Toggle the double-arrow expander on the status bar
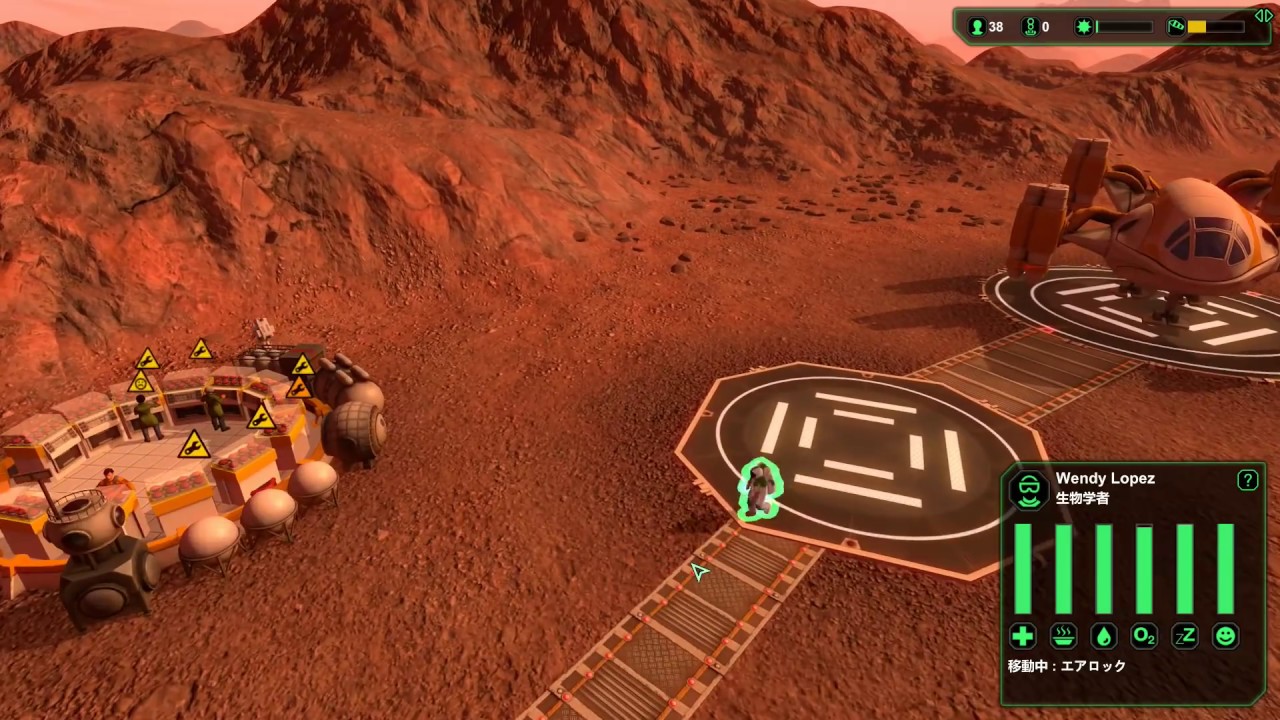Image resolution: width=1280 pixels, height=720 pixels. [1263, 15]
